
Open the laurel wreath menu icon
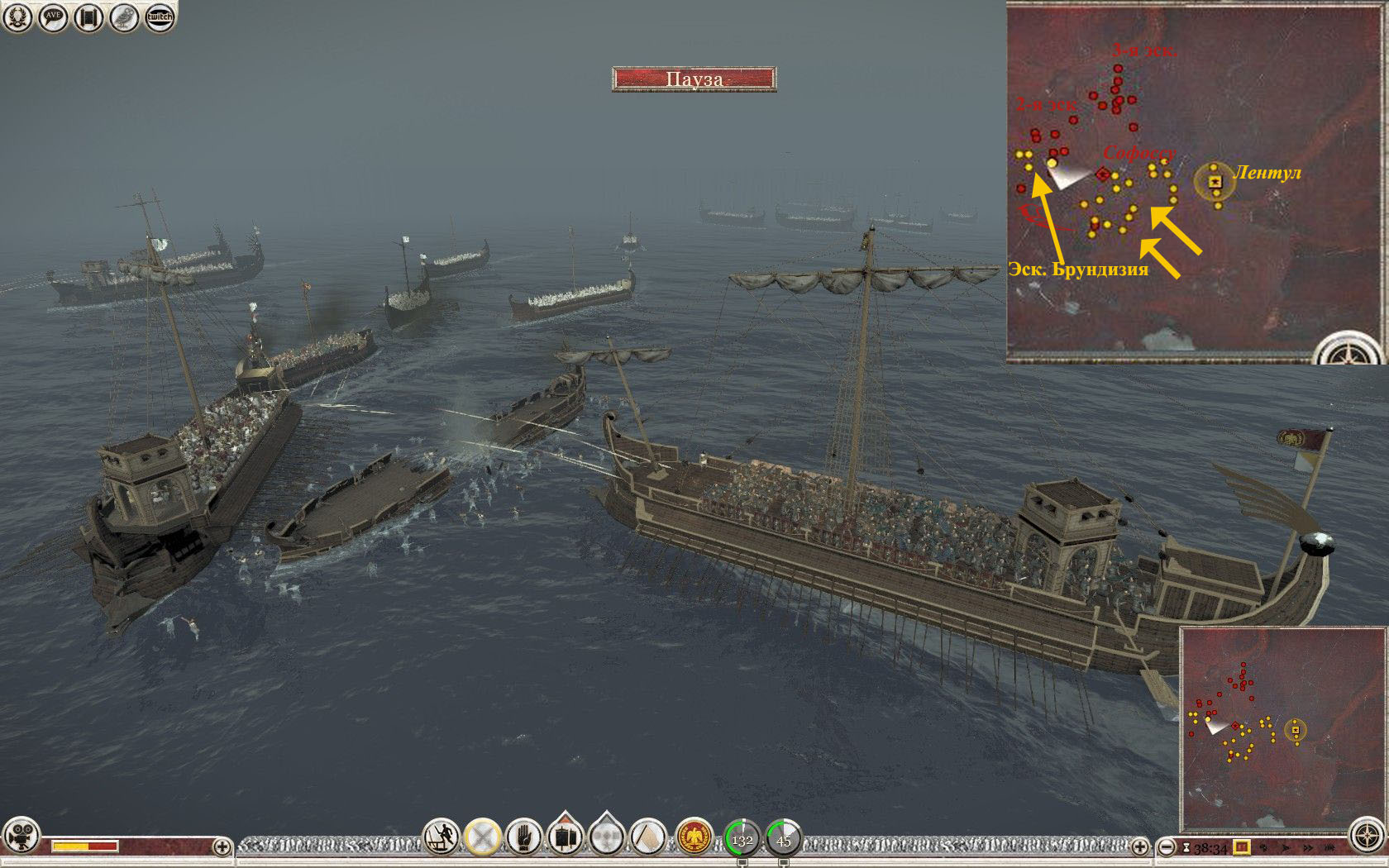pos(17,17)
